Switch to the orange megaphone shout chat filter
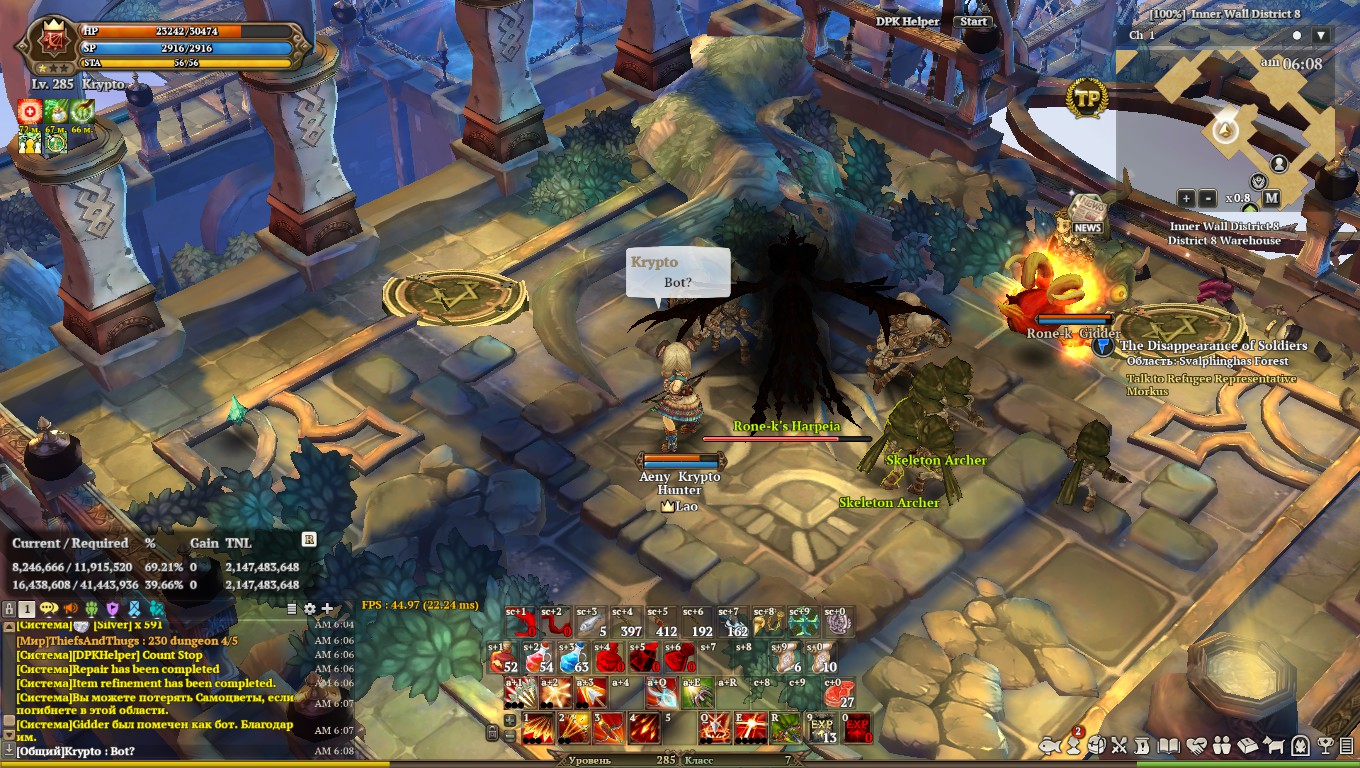1360x768 pixels. click(x=71, y=608)
